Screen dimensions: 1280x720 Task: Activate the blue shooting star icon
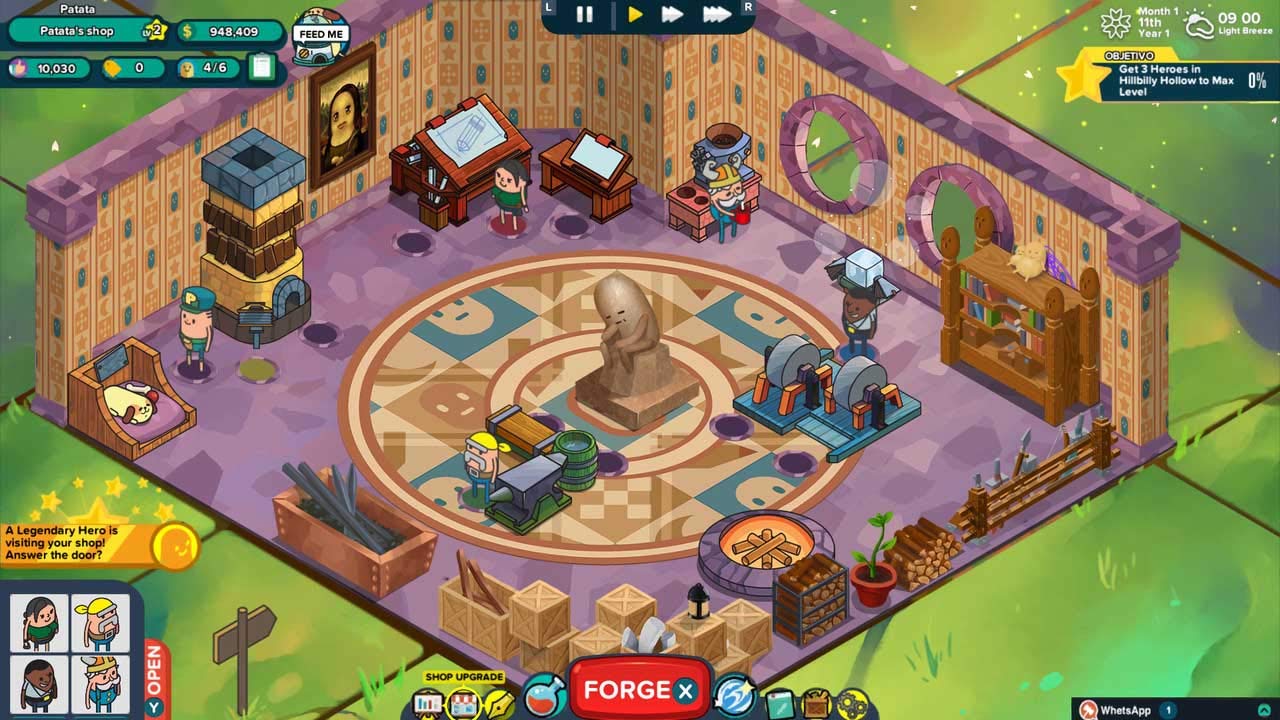(734, 694)
